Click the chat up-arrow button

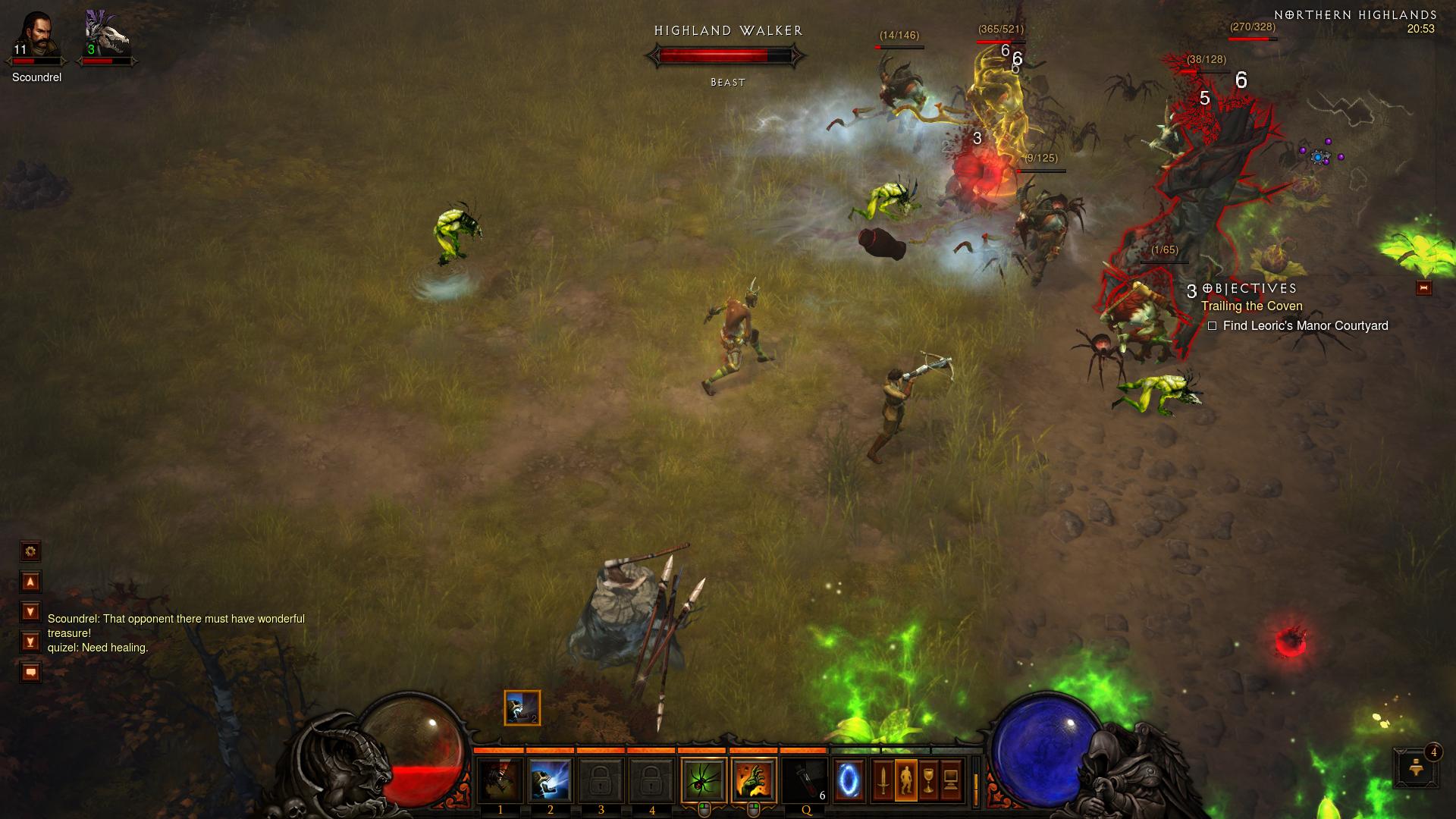[x=30, y=582]
